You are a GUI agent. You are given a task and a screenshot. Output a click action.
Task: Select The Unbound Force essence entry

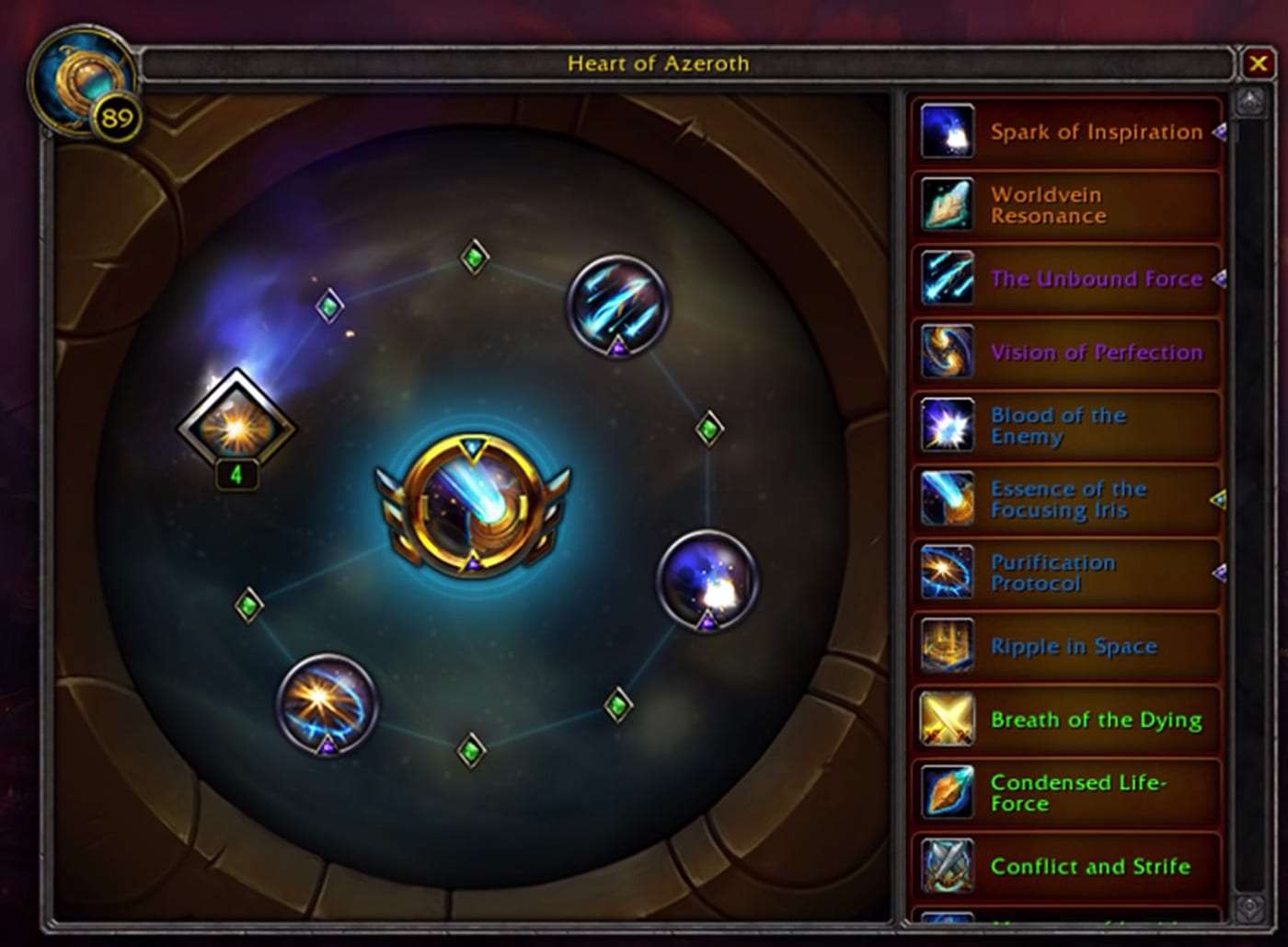click(1065, 279)
